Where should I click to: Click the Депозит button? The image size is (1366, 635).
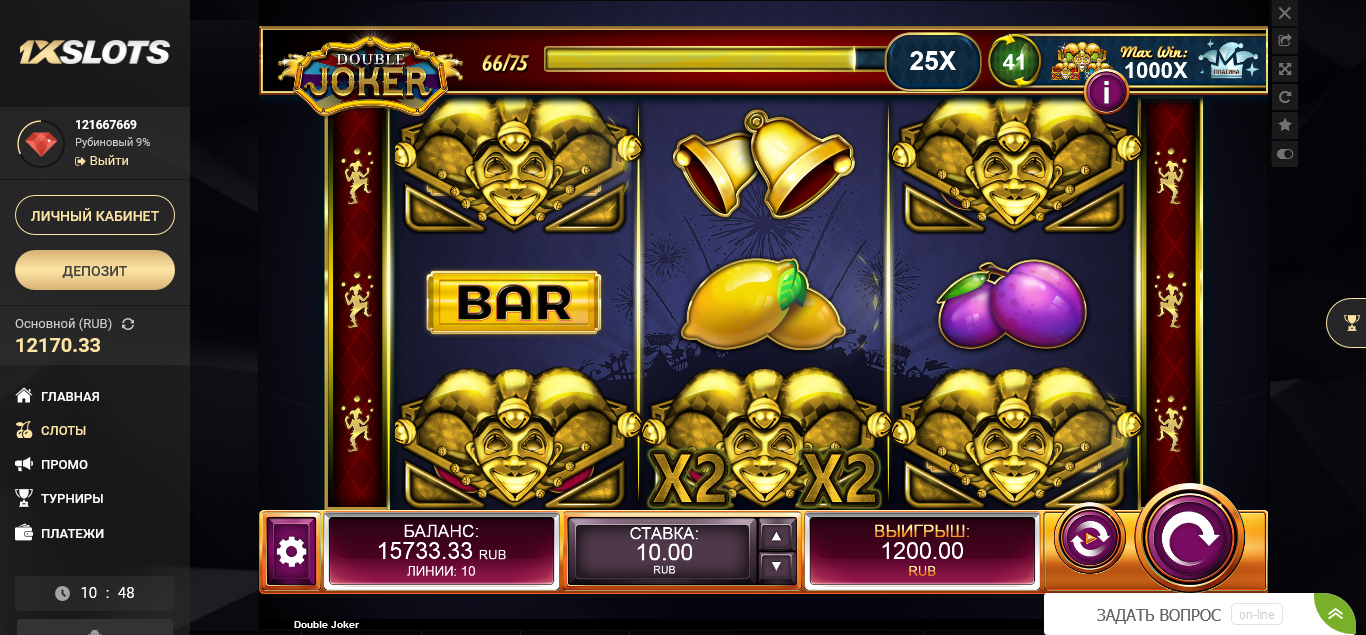(95, 270)
